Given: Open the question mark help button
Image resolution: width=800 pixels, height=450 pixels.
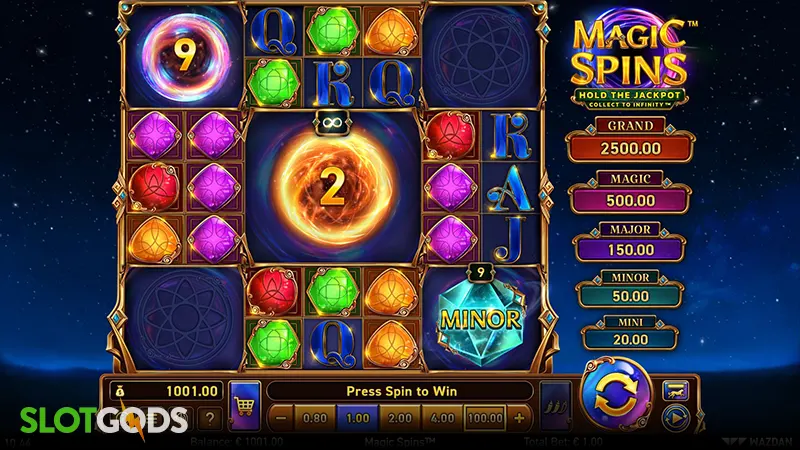Looking at the screenshot, I should [211, 418].
